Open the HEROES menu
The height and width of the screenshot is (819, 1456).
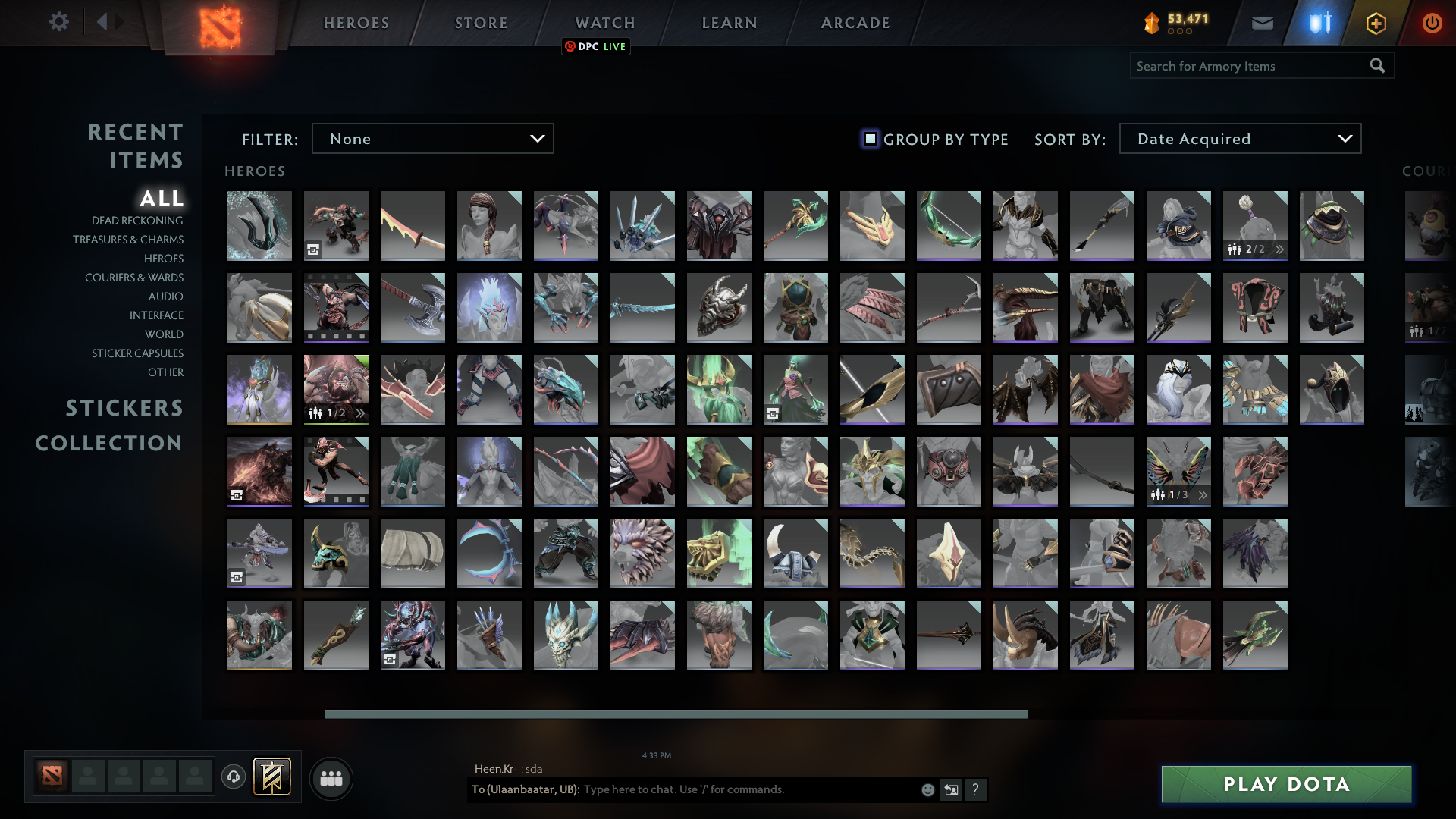[x=356, y=22]
